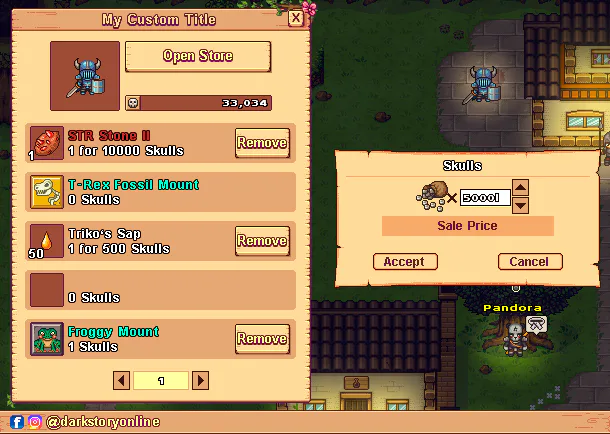Remove the Triko's Sap listing

point(262,241)
